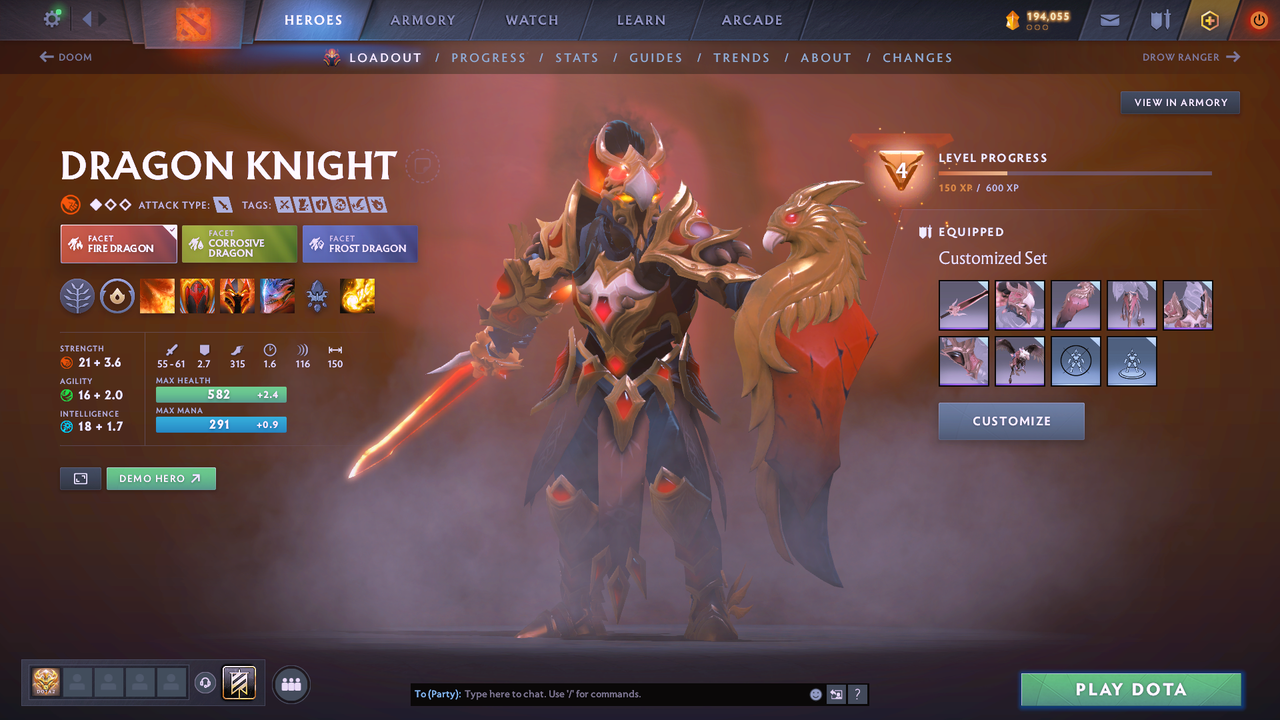Open the Elder Dragon Form ability icon

coord(277,296)
